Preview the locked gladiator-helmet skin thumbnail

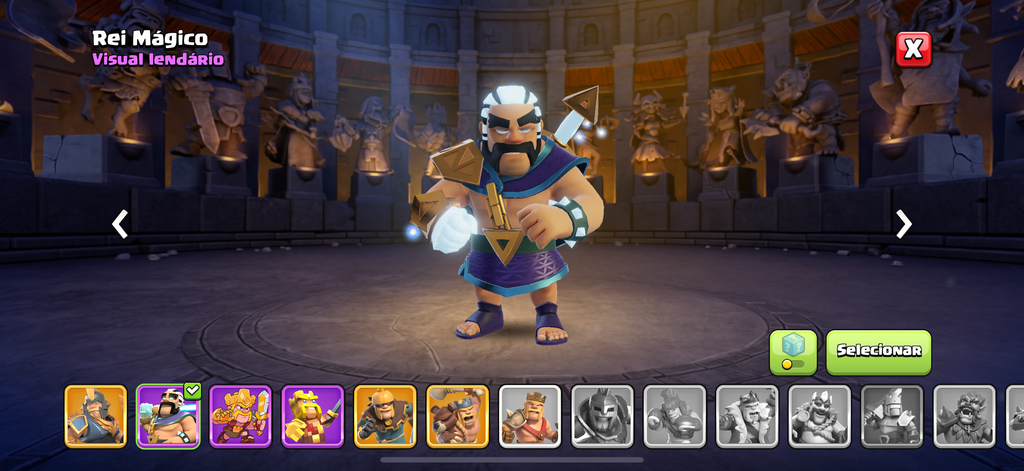pyautogui.click(x=602, y=415)
